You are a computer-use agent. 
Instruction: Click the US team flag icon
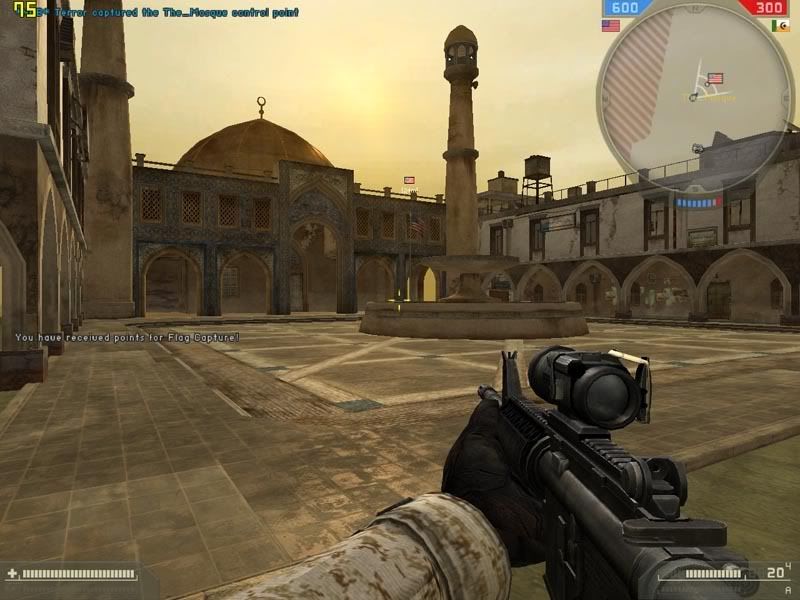(x=610, y=26)
